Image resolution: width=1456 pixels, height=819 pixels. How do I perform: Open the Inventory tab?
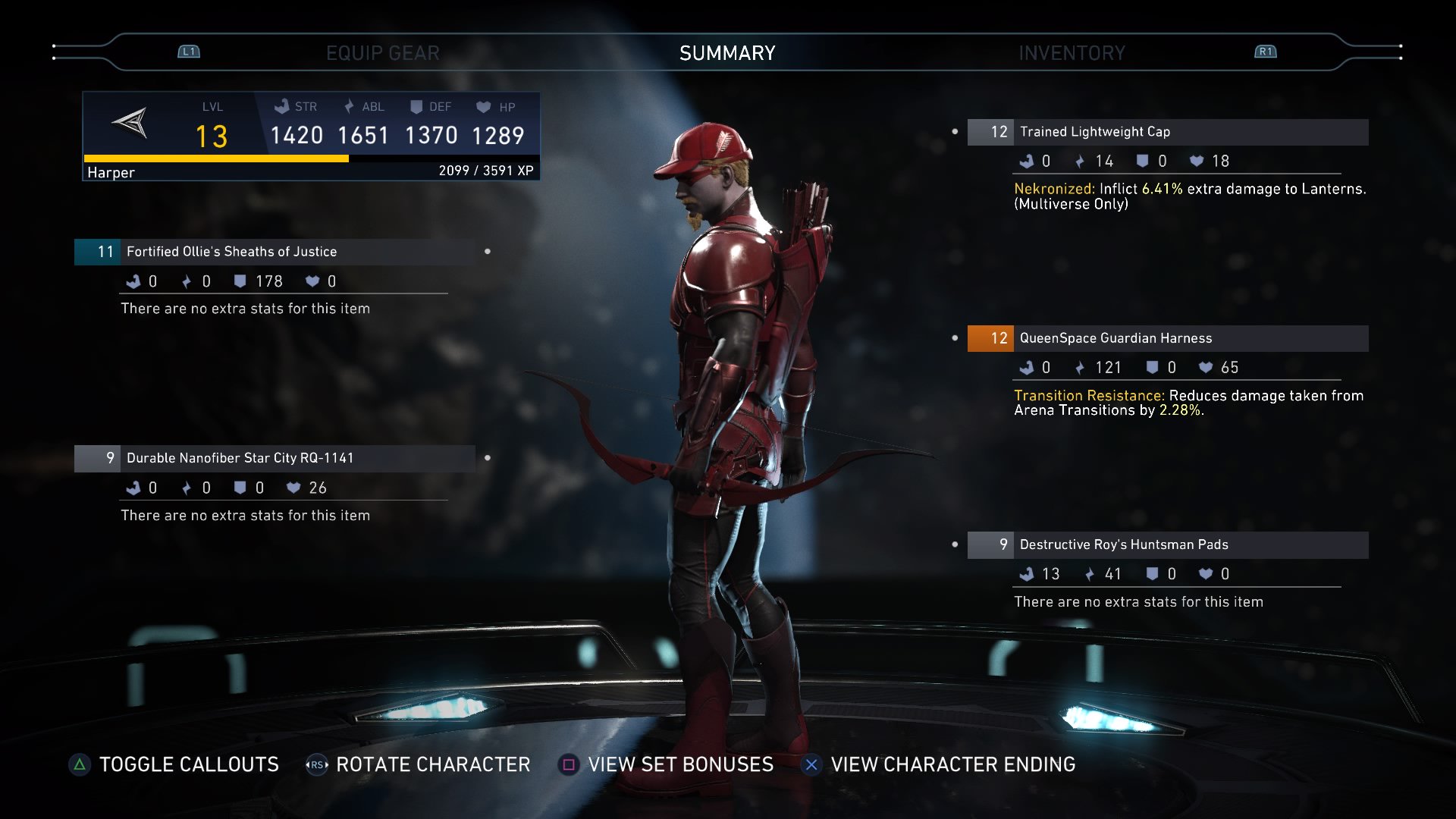1072,52
